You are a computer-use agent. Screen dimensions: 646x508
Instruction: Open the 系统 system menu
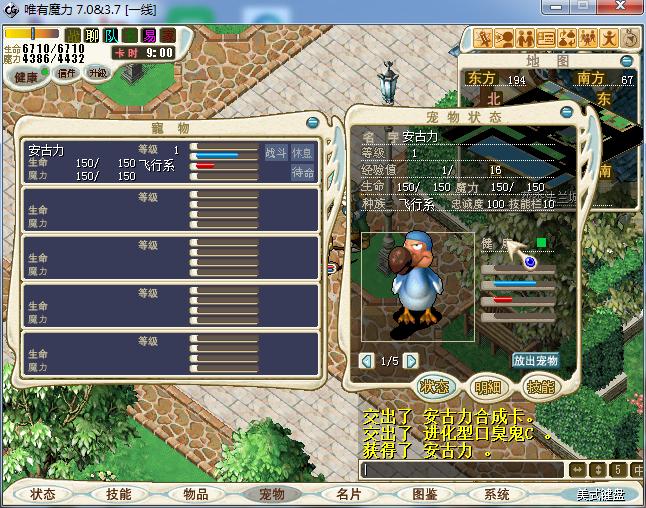(497, 494)
